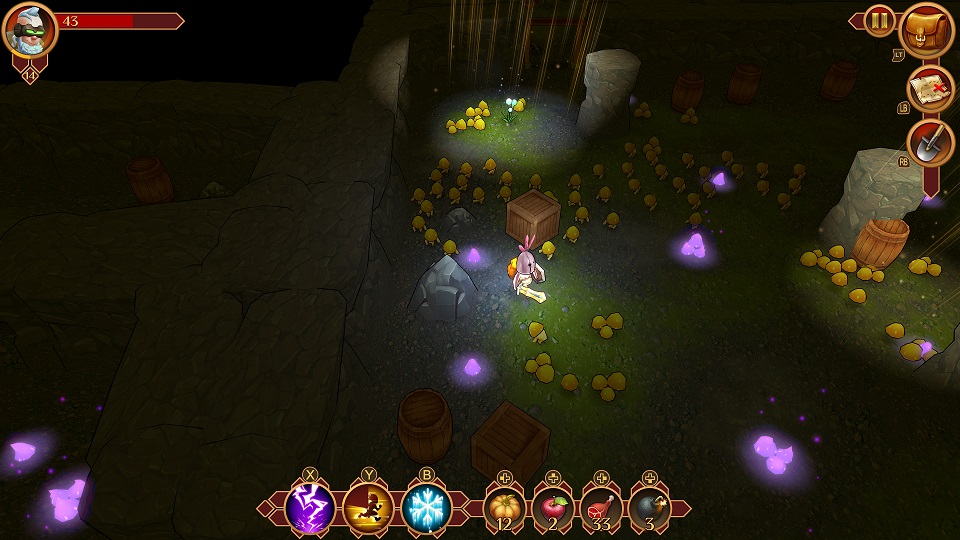Viewport: 960px width, 540px height.
Task: Activate the purple lightning ability
Action: click(x=310, y=508)
